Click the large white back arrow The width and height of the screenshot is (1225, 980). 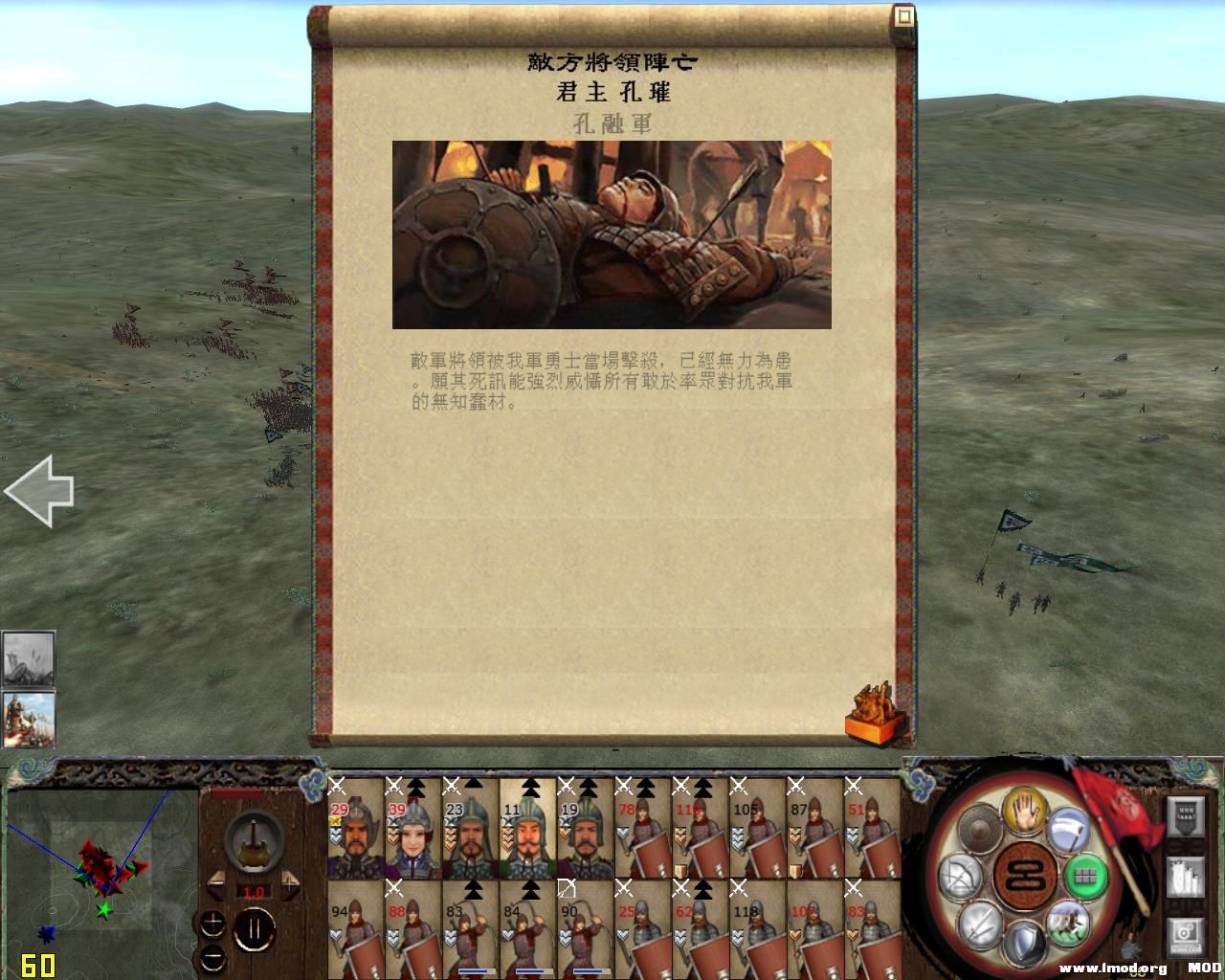pos(40,490)
